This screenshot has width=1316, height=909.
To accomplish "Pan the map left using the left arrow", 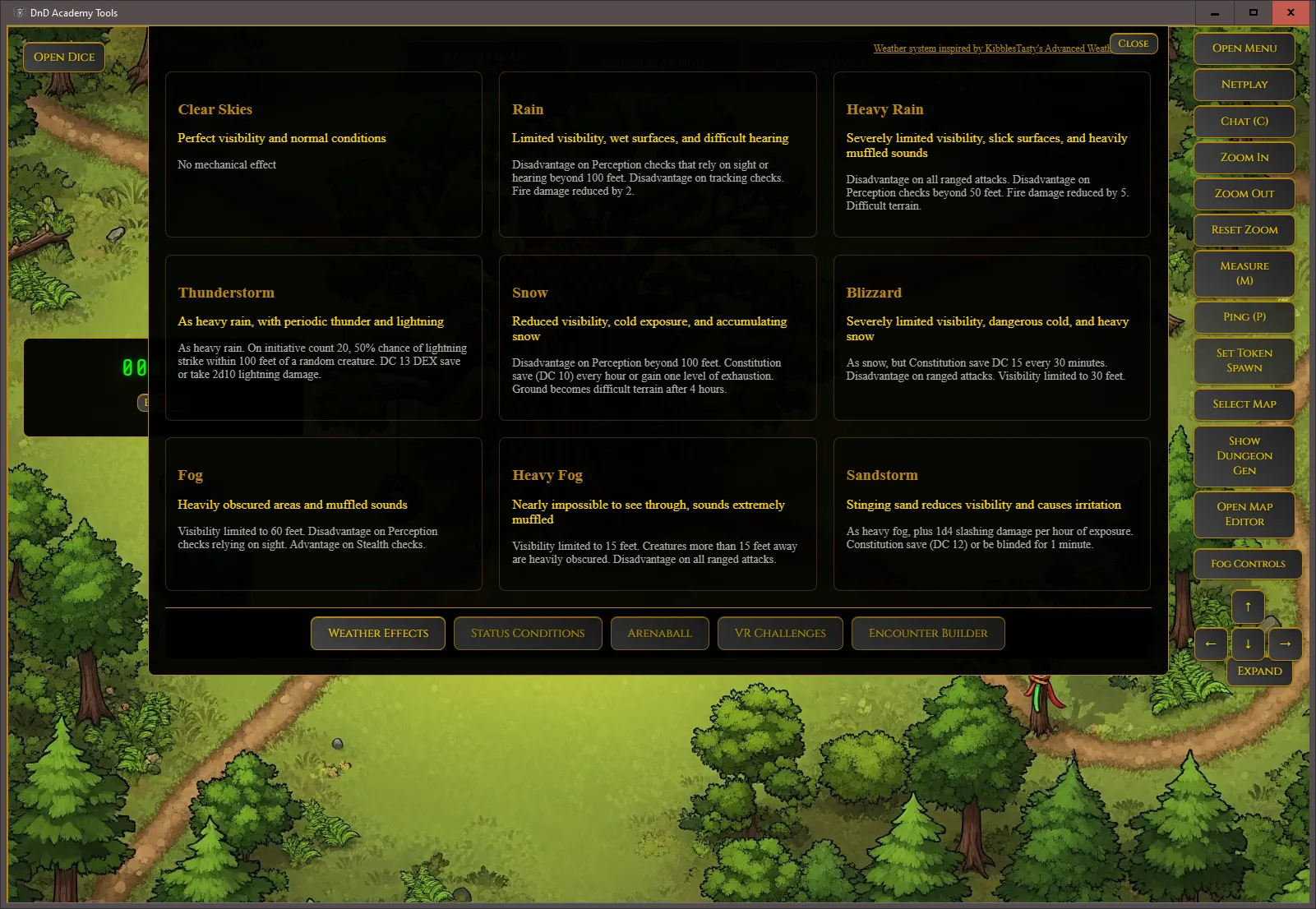I will (x=1211, y=644).
